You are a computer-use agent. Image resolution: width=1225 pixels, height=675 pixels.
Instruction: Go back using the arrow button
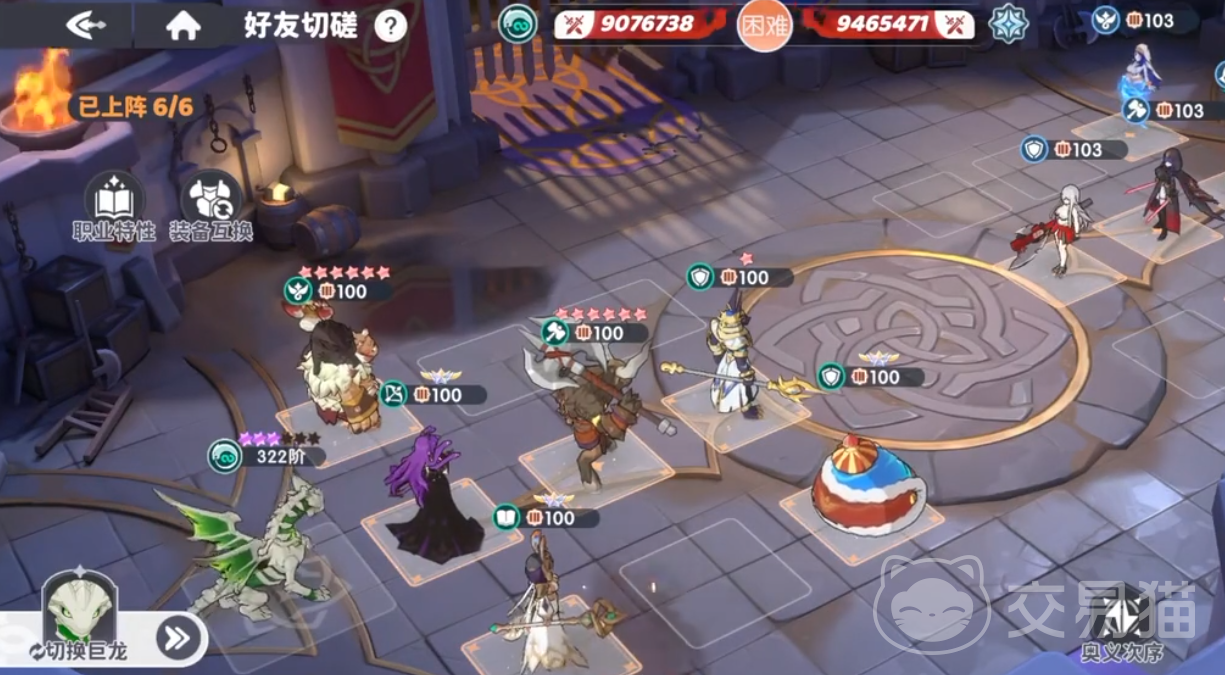(86, 25)
